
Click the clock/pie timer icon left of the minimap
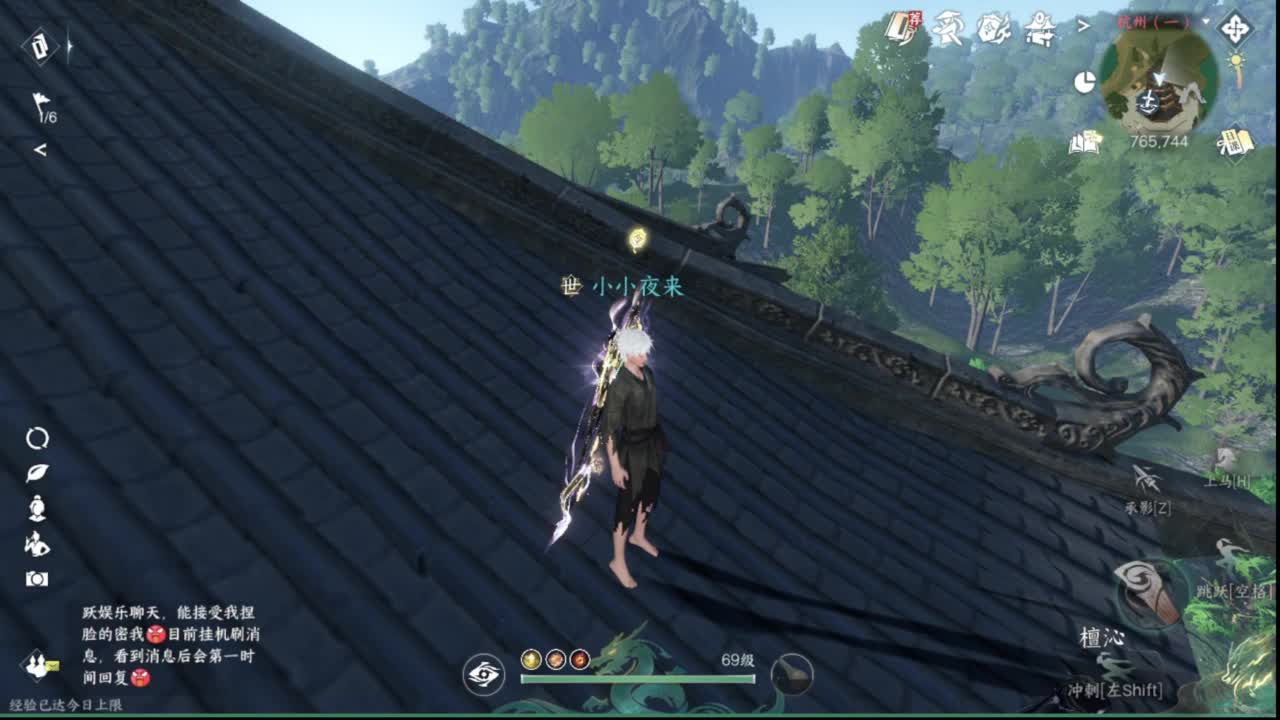coord(1085,81)
